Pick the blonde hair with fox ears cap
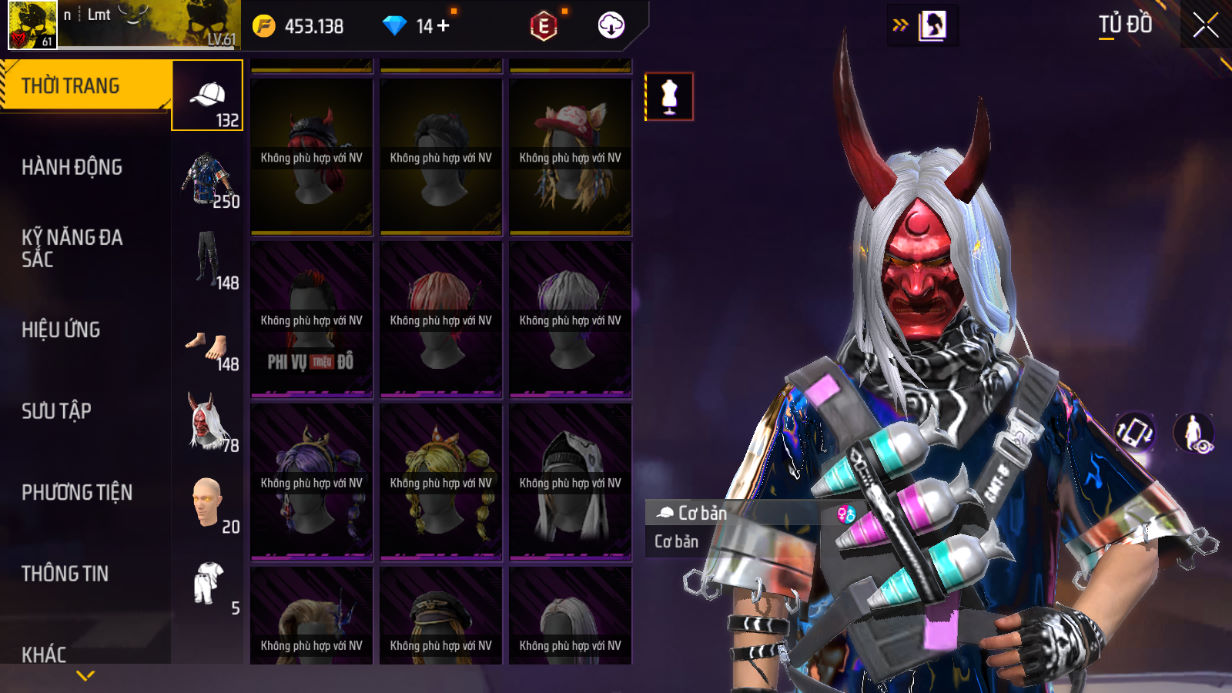 [570, 157]
